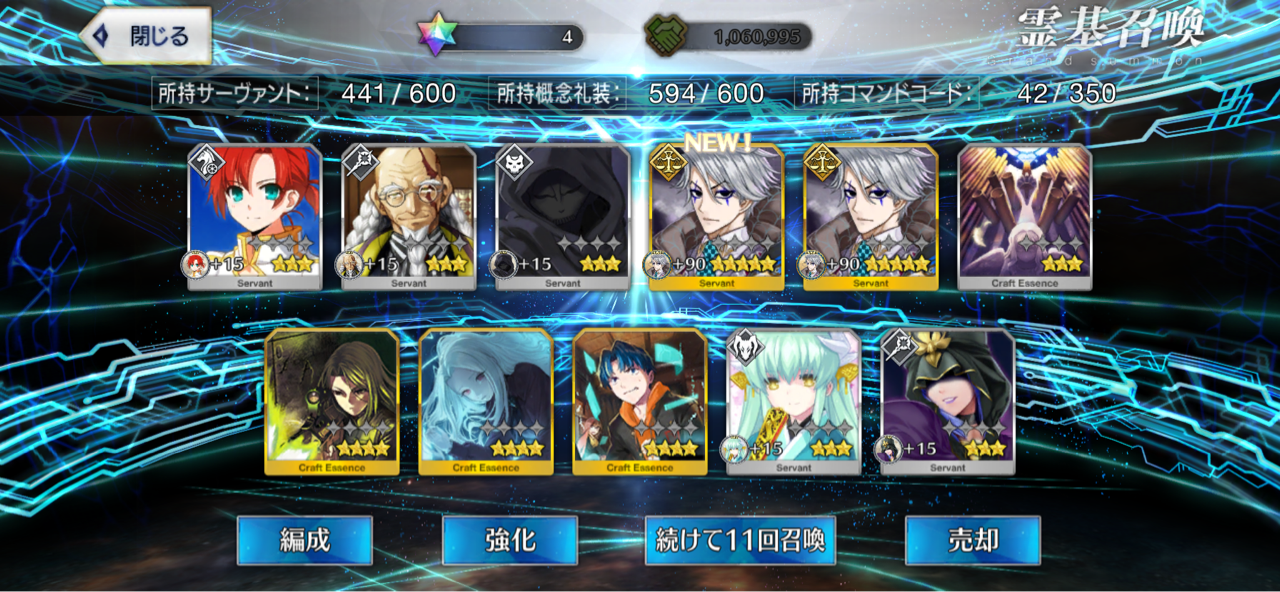Select the silver-haired servant card marked NEW
1280x592 pixels.
[716, 217]
